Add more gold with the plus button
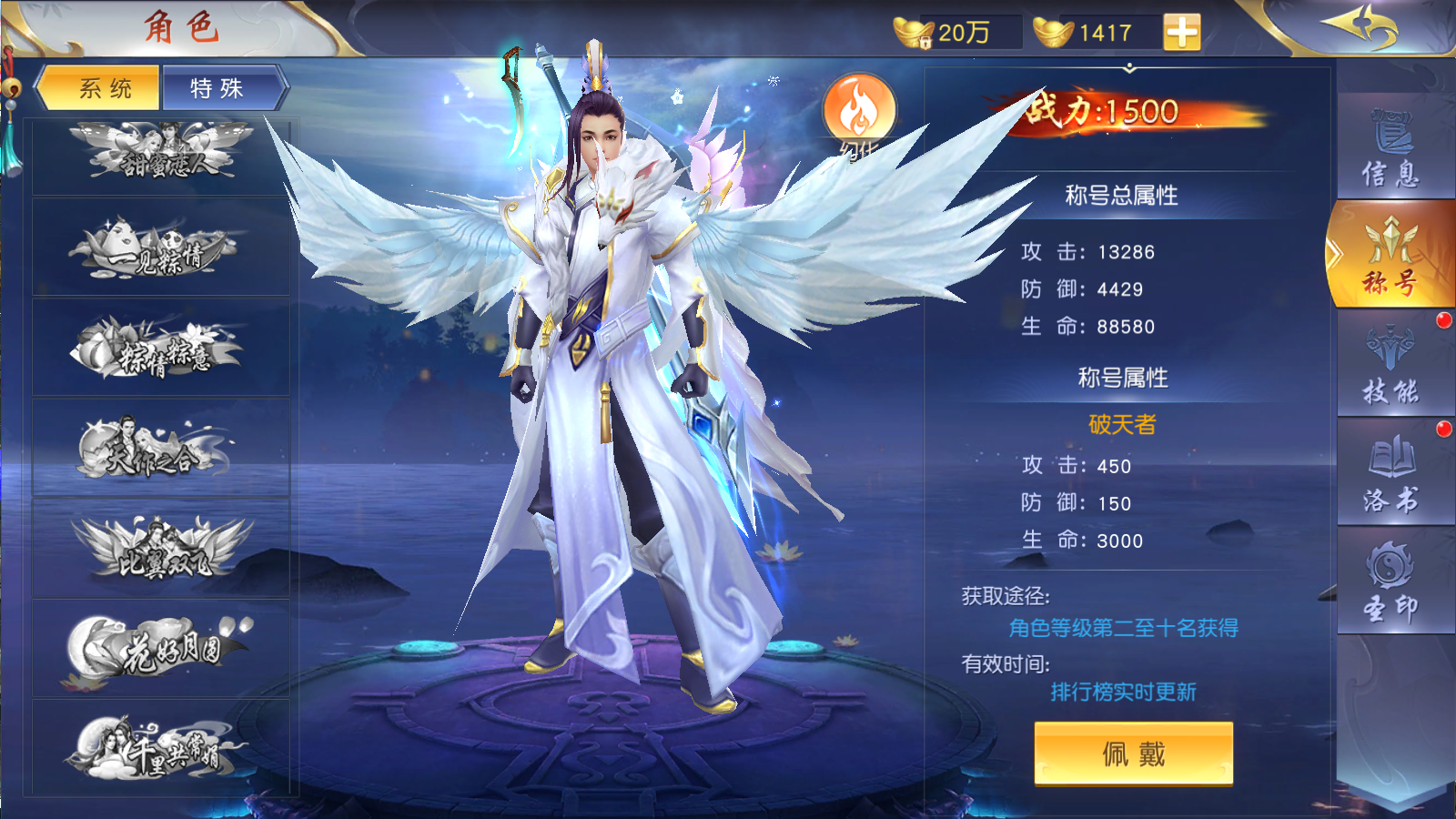This screenshot has width=1456, height=819. coord(1181,33)
